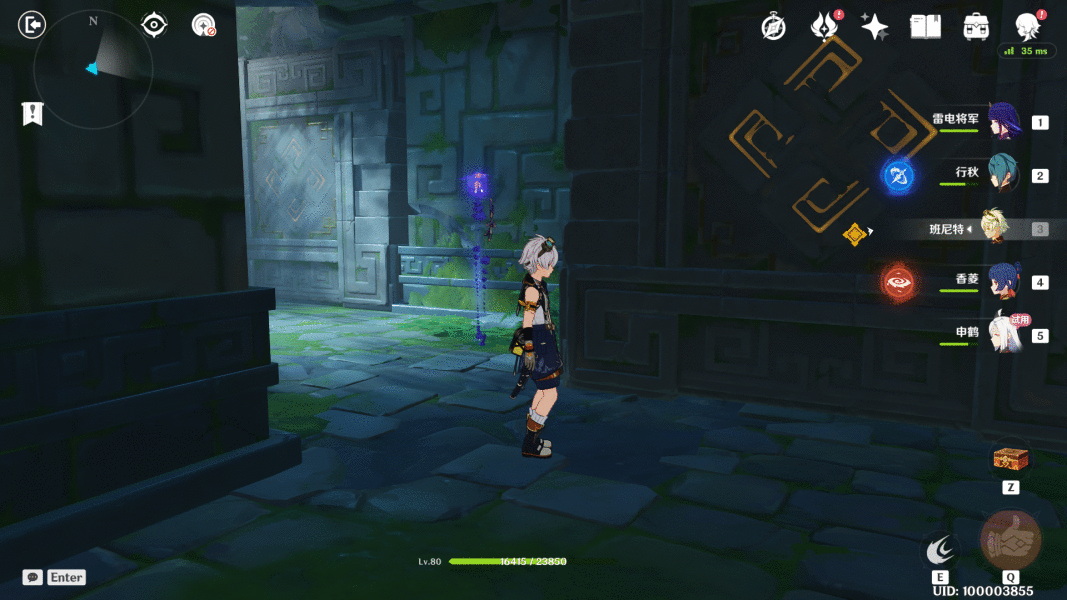The image size is (1067, 600).
Task: Open the backpack inventory
Action: tap(976, 27)
